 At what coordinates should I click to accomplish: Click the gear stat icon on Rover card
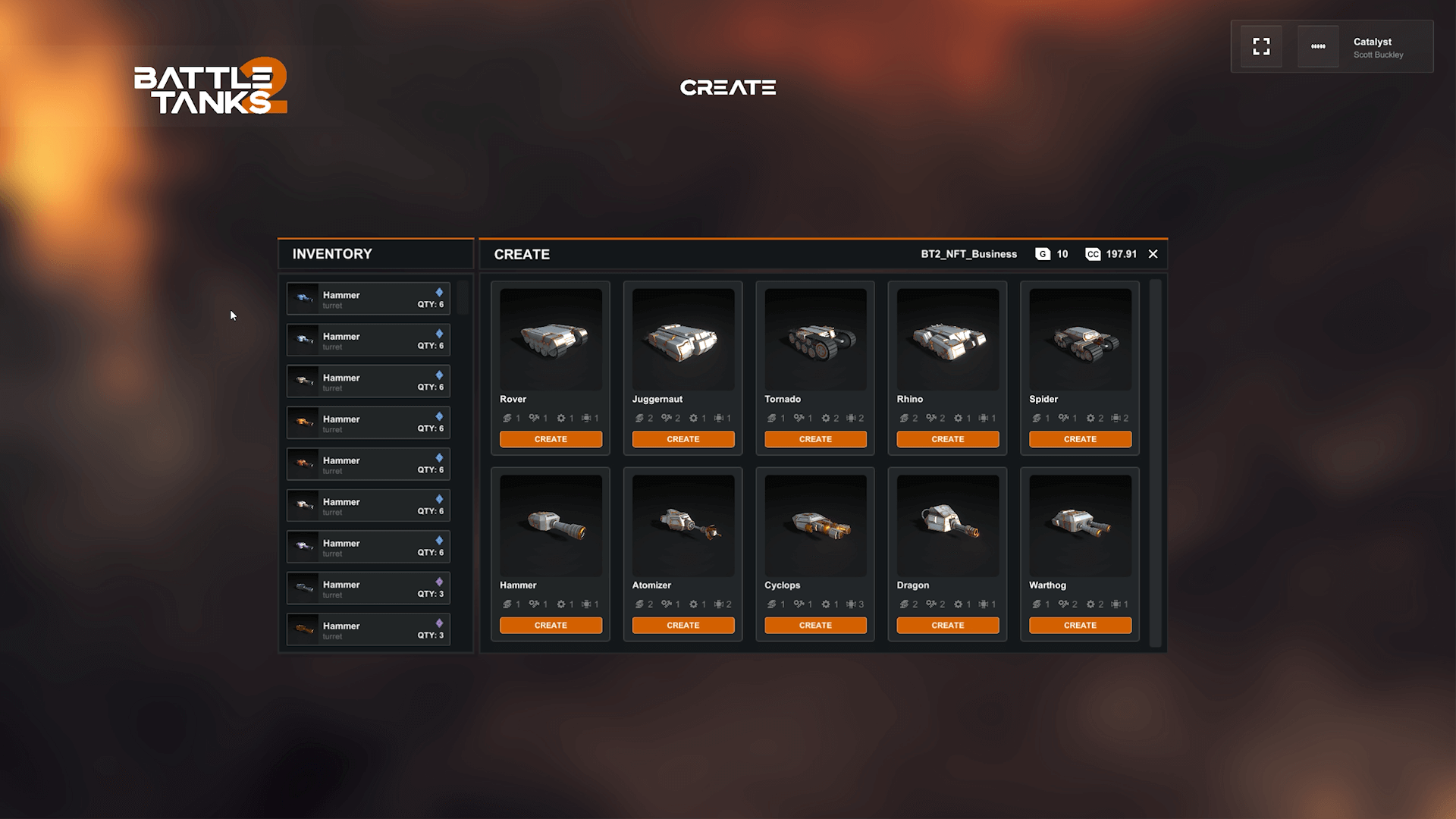click(x=561, y=418)
